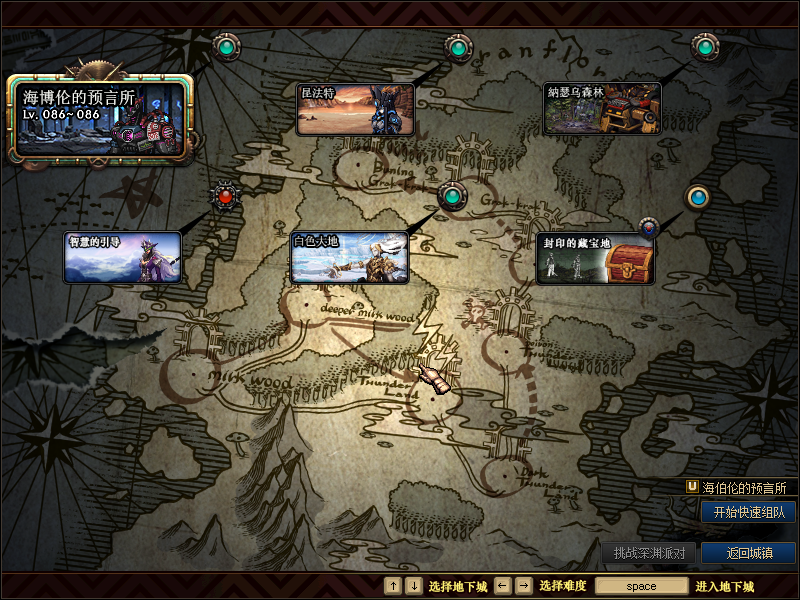Click the 挑战深渊派对 abyss party button
The height and width of the screenshot is (600, 800).
tap(649, 553)
